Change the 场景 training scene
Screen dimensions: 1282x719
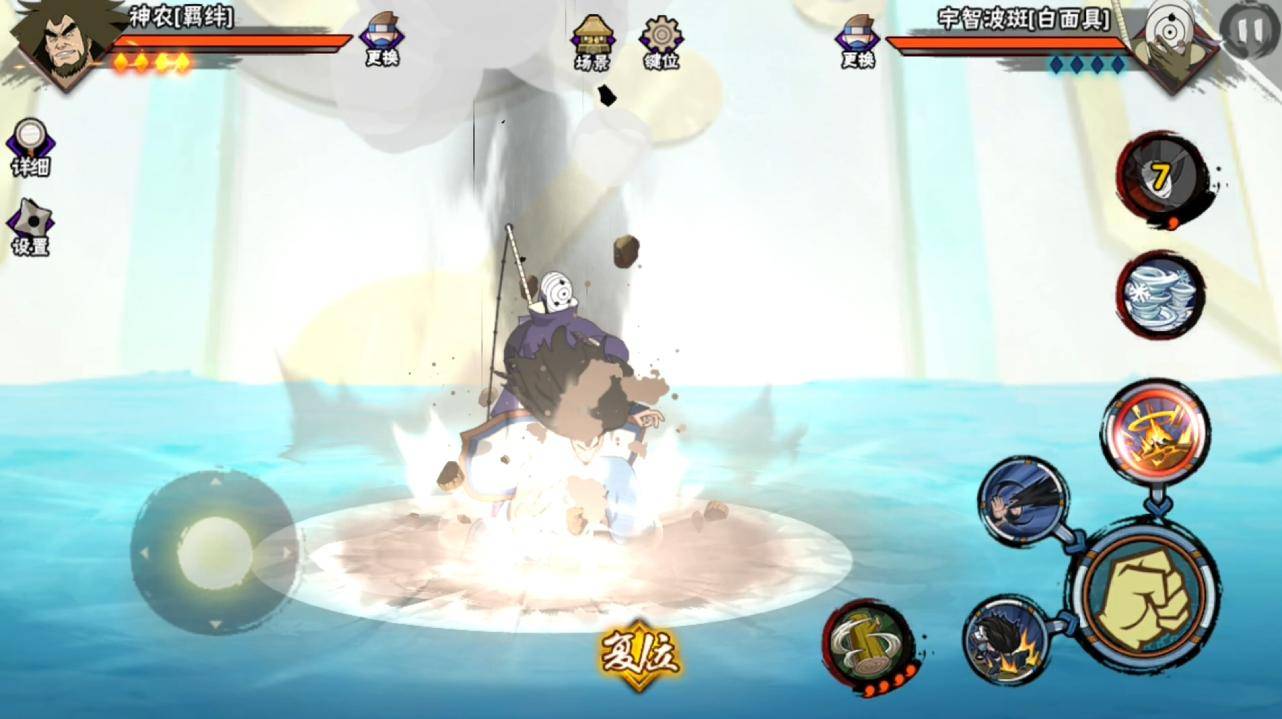[x=592, y=42]
